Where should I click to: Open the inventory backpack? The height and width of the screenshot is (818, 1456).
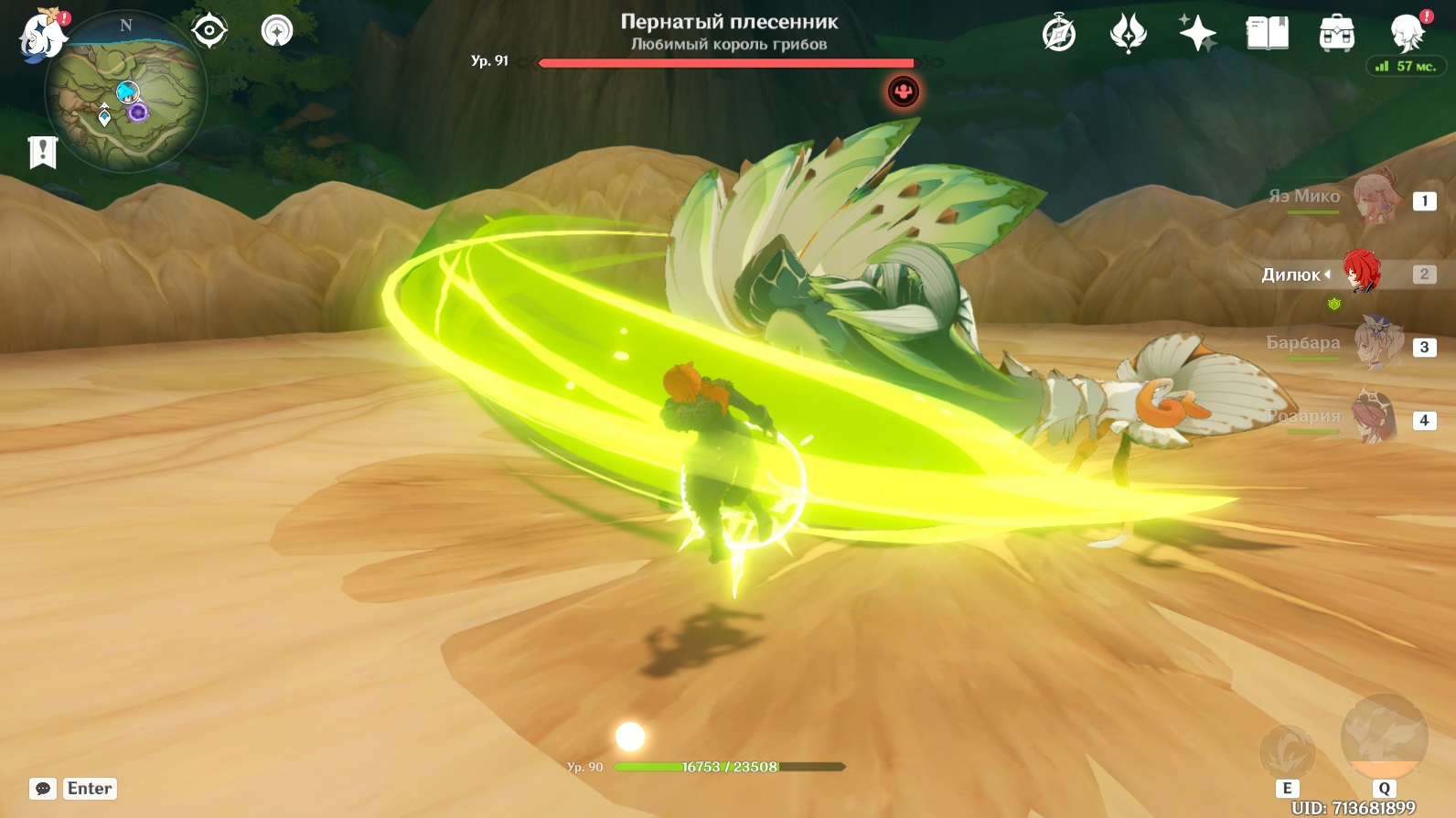[x=1336, y=34]
